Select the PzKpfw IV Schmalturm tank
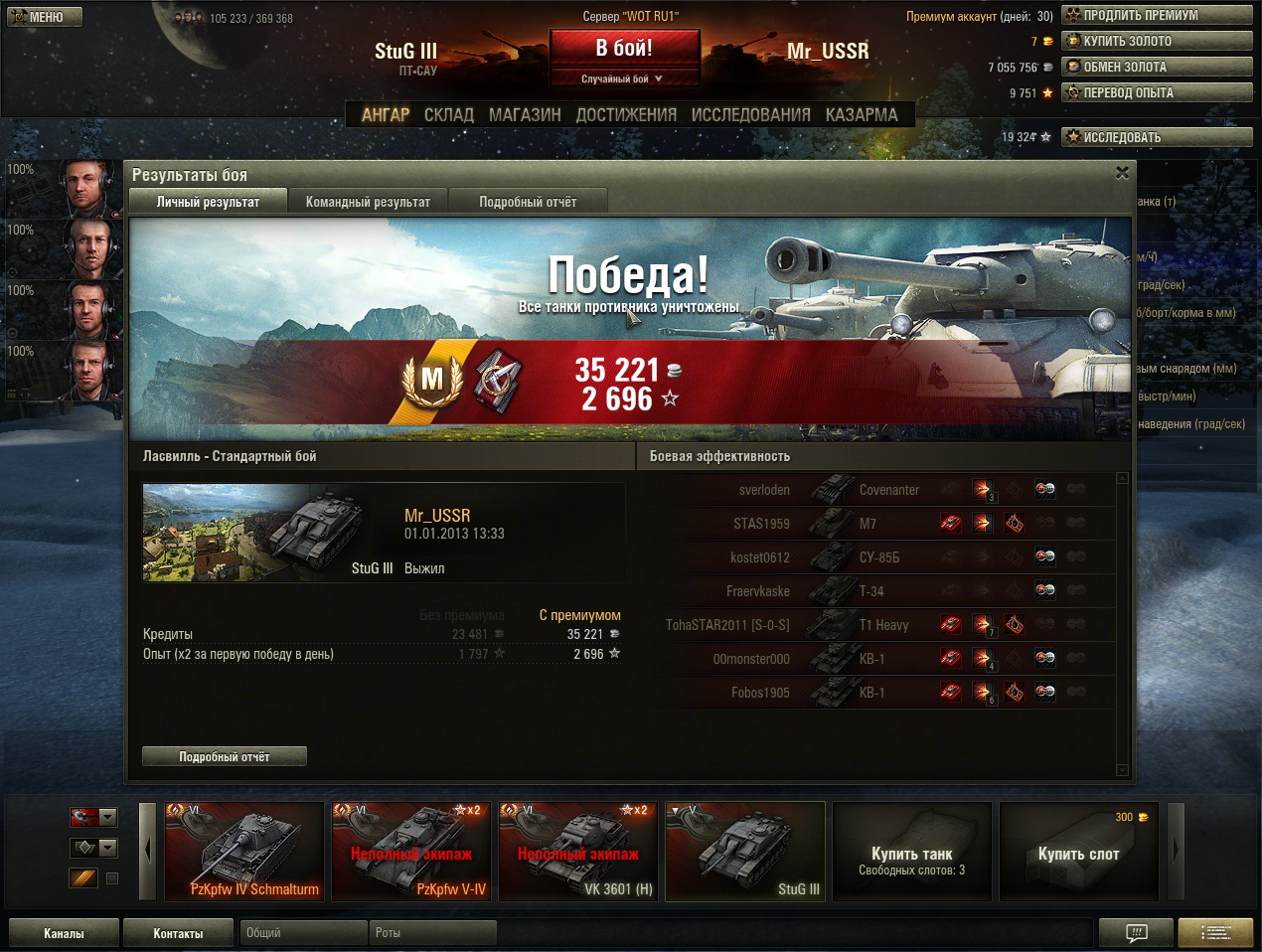The width and height of the screenshot is (1262, 952). point(244,852)
